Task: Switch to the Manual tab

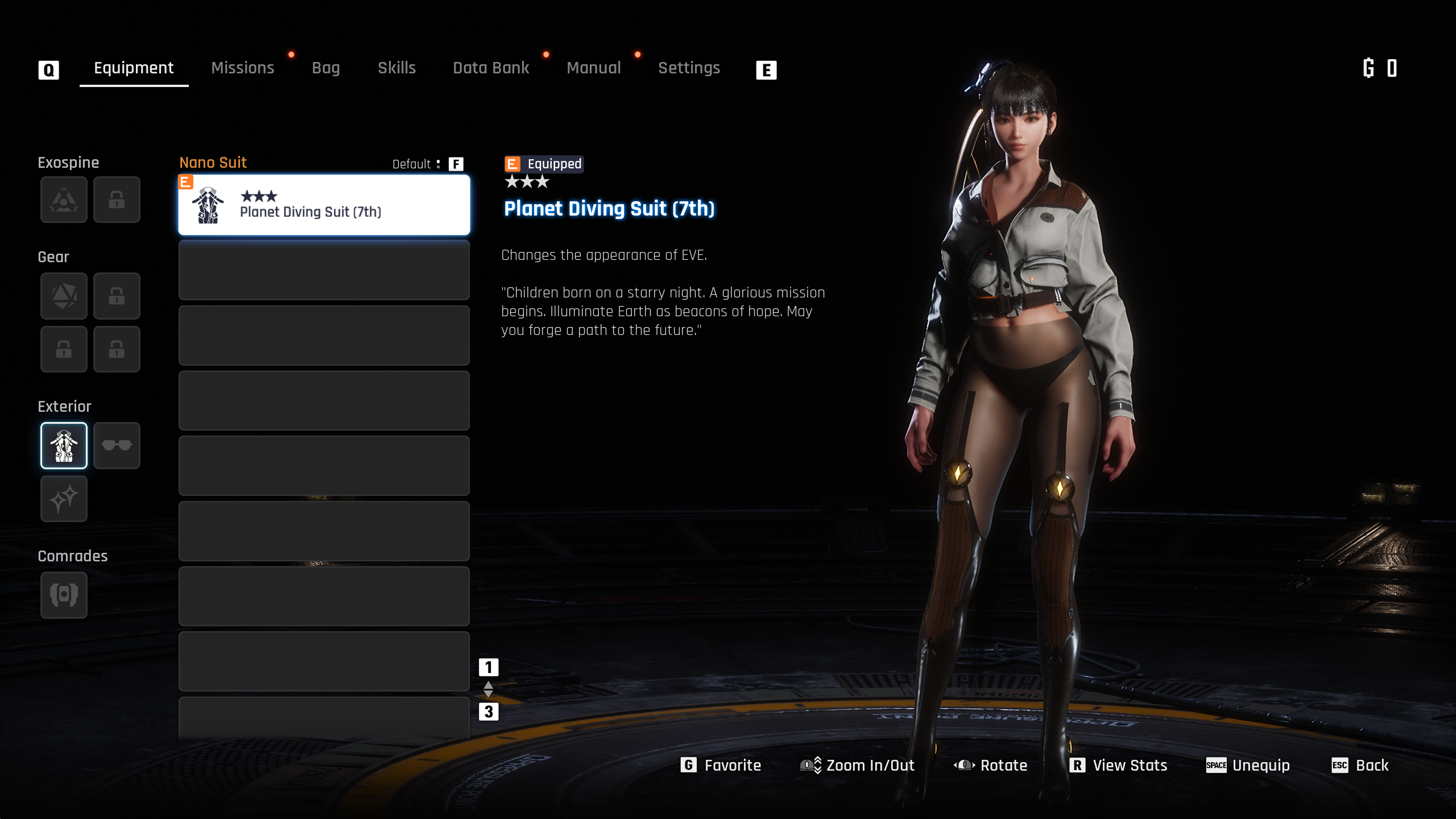Action: pyautogui.click(x=593, y=68)
